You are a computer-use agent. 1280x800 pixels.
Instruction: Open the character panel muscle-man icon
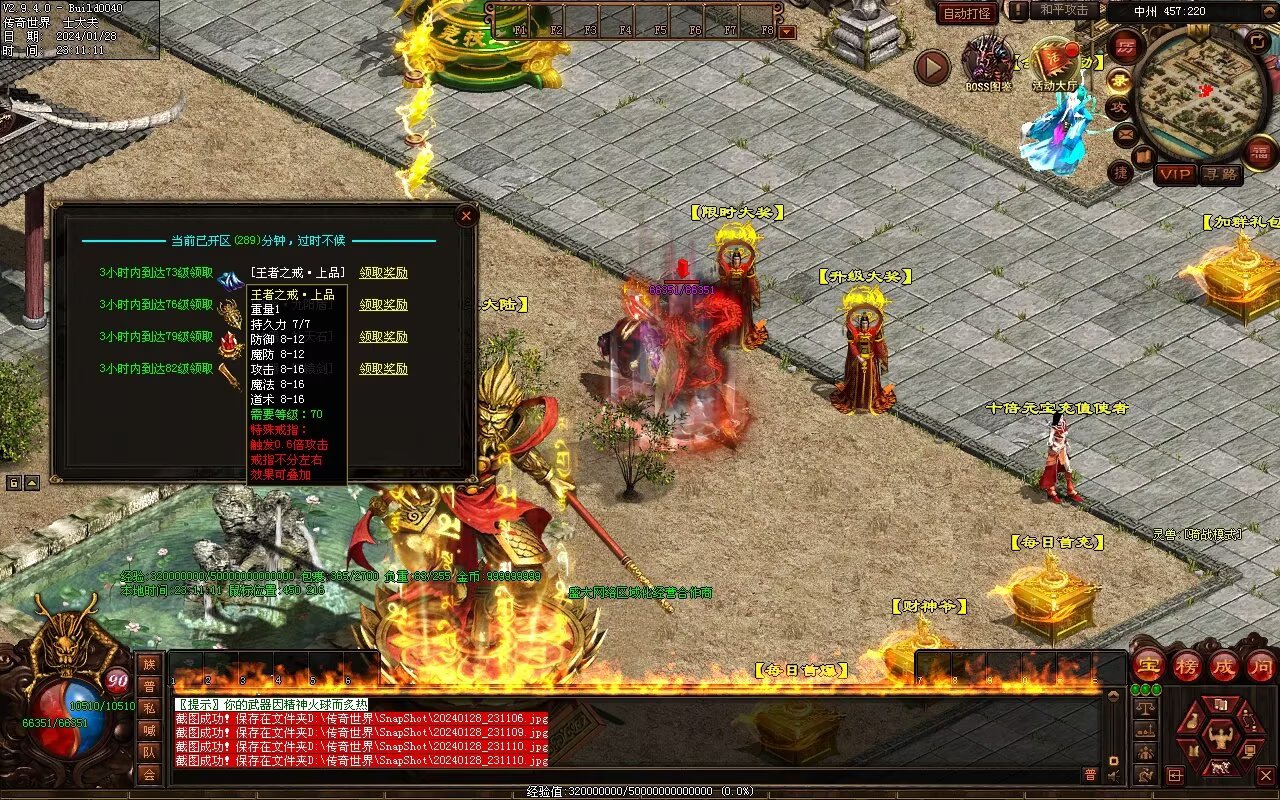(1221, 738)
